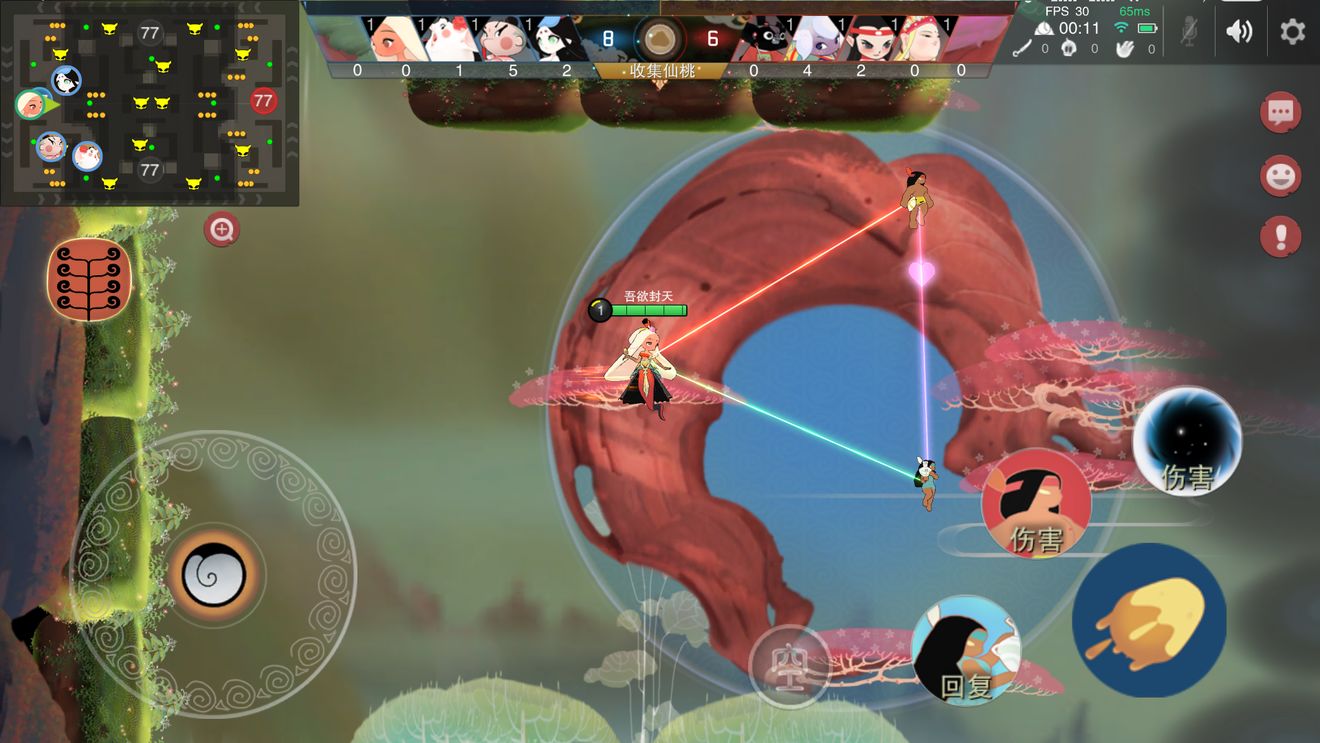The height and width of the screenshot is (743, 1320).
Task: Use the 回复 healing skill
Action: click(965, 650)
